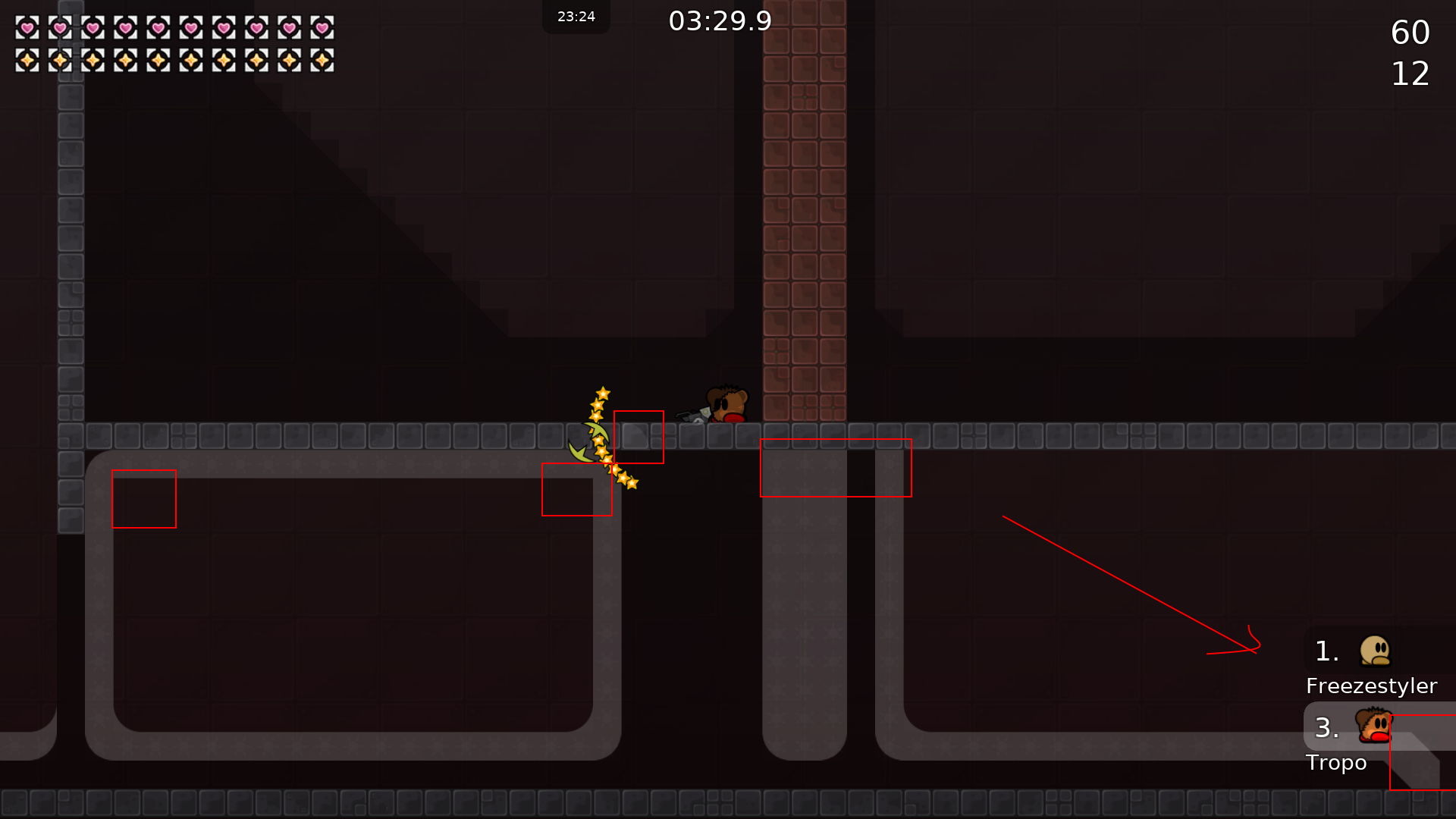Click the score value 12
This screenshot has width=1456, height=819.
tap(1410, 74)
